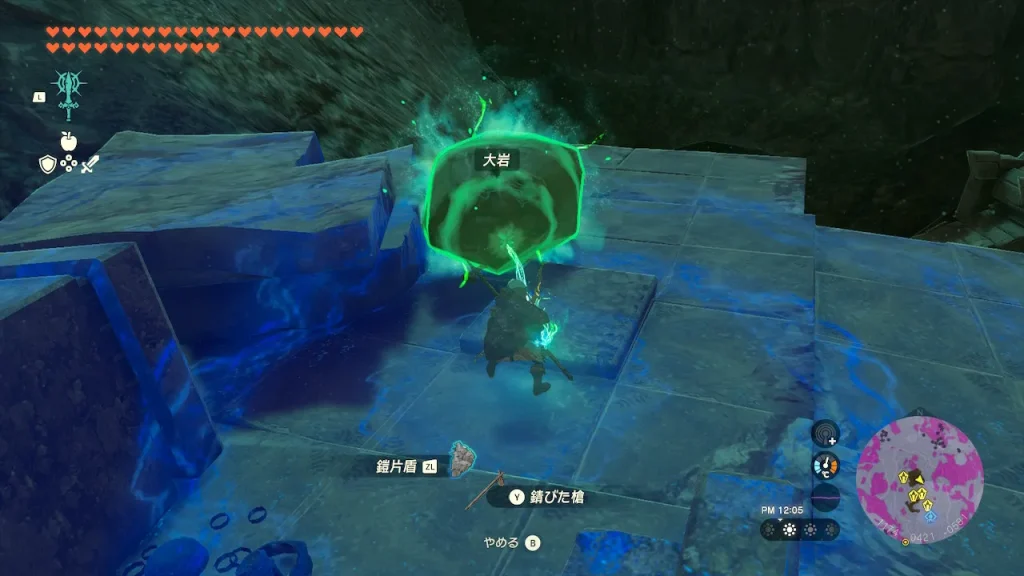
Task: Choose the shield quick-select icon
Action: 46,163
